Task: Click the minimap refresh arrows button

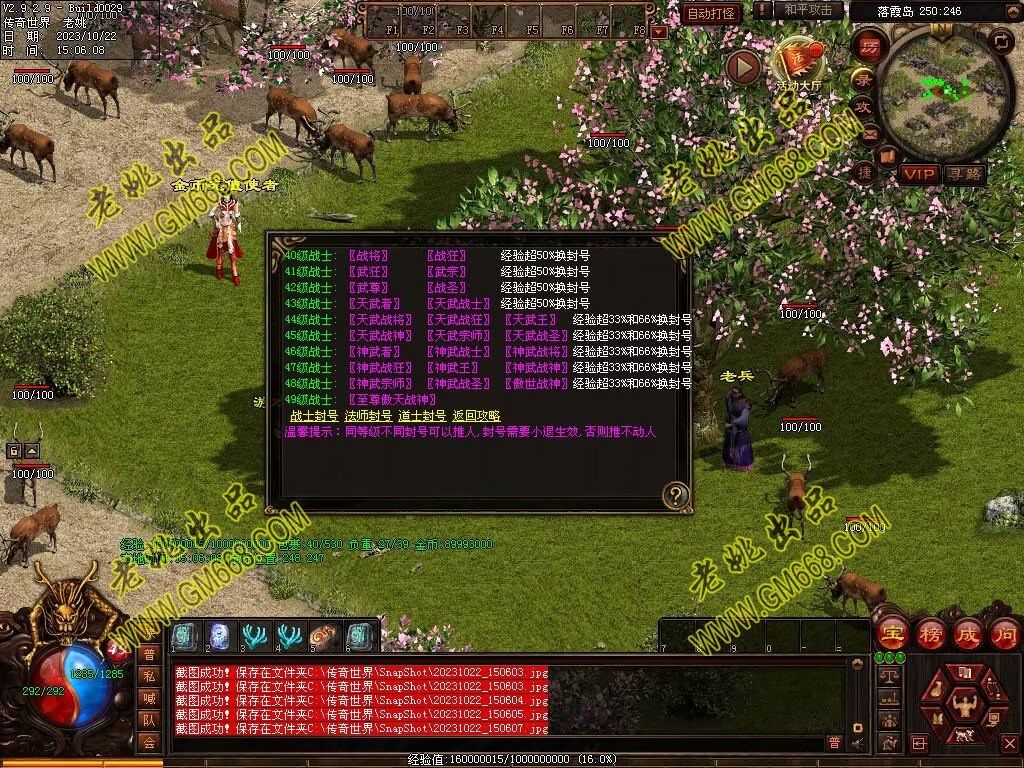Action: click(1000, 41)
